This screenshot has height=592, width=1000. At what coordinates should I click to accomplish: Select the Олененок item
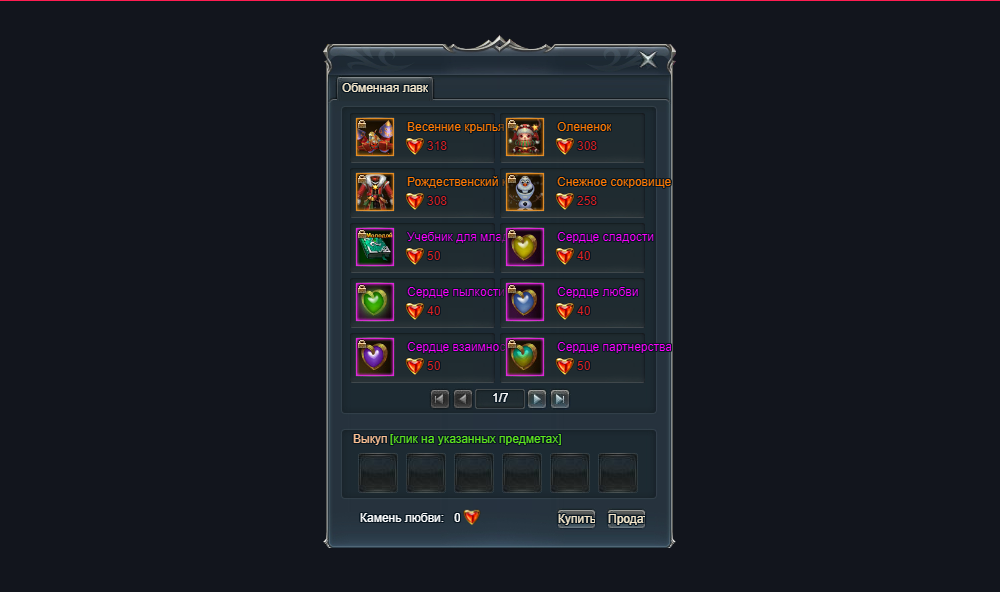coord(525,137)
